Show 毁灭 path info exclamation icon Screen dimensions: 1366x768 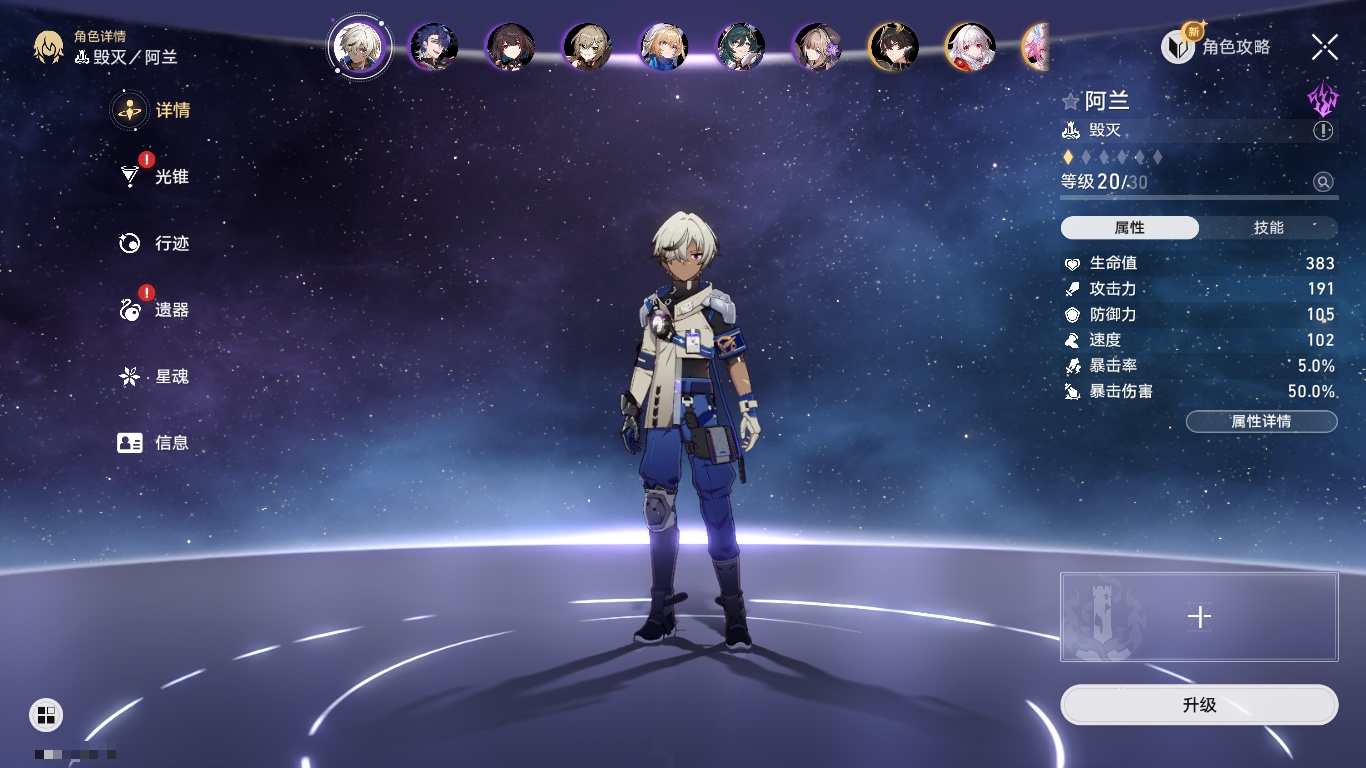[1323, 131]
